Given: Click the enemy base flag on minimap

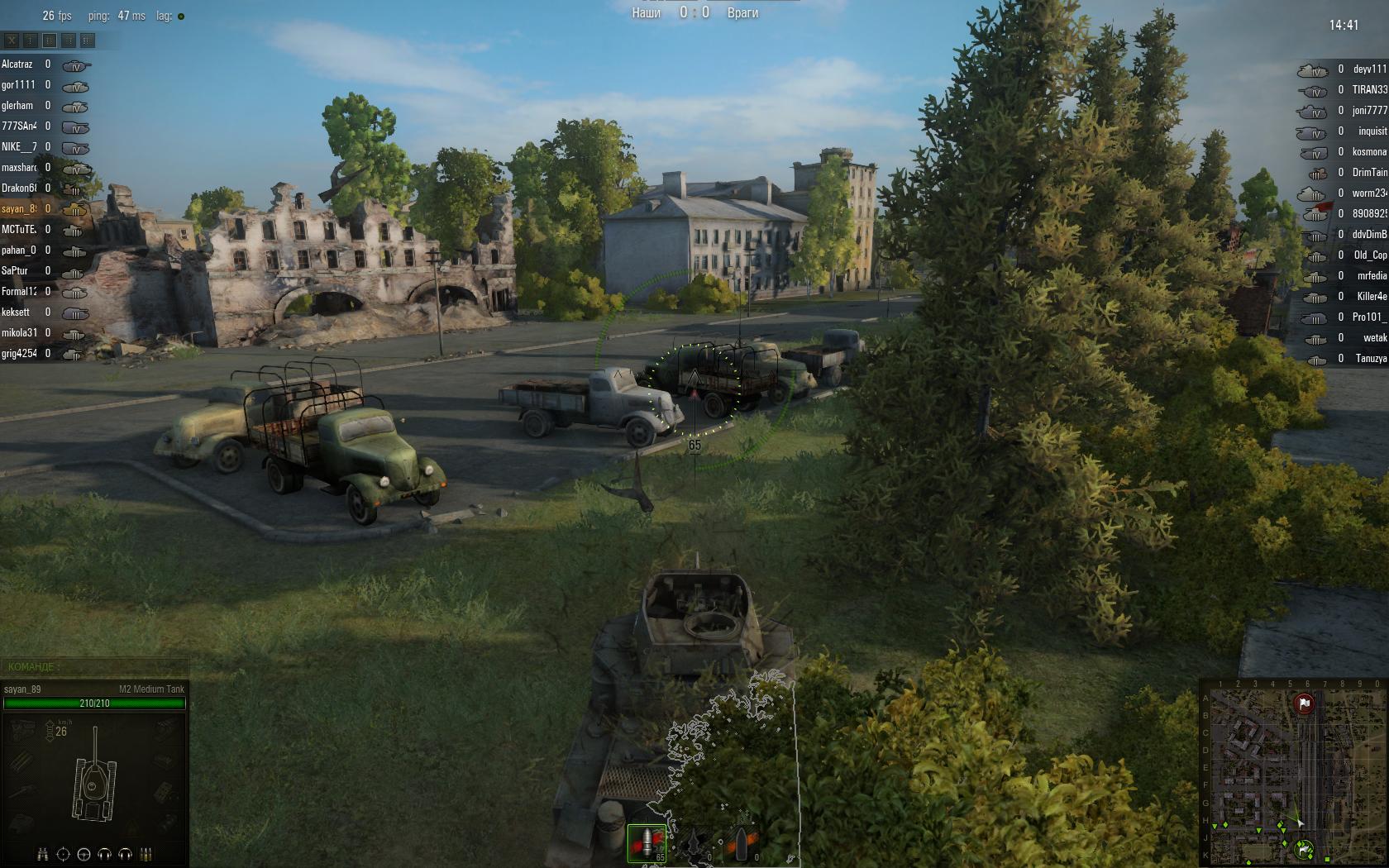Looking at the screenshot, I should [x=1304, y=704].
